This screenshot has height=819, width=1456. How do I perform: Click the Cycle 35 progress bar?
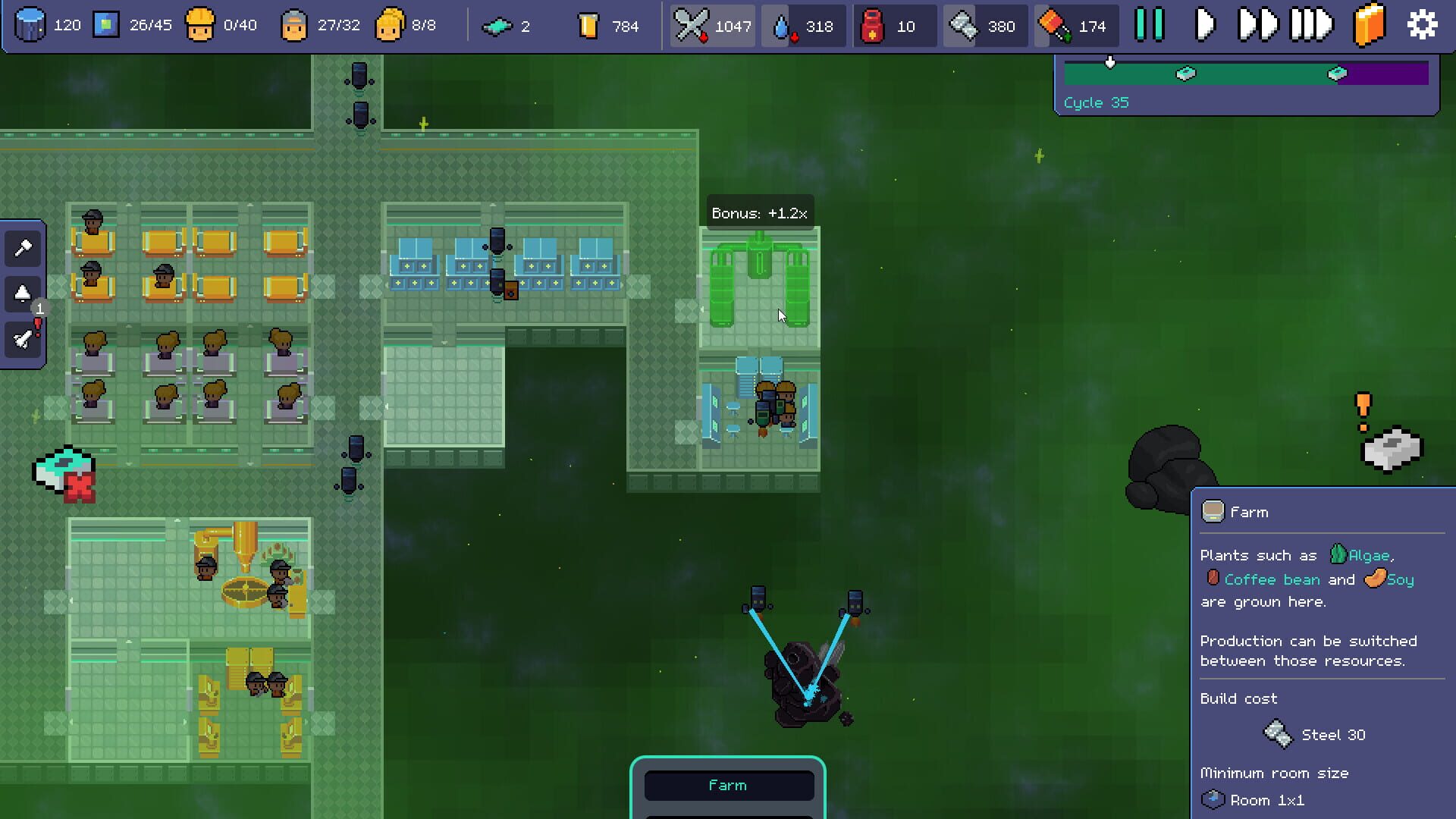(x=1246, y=74)
